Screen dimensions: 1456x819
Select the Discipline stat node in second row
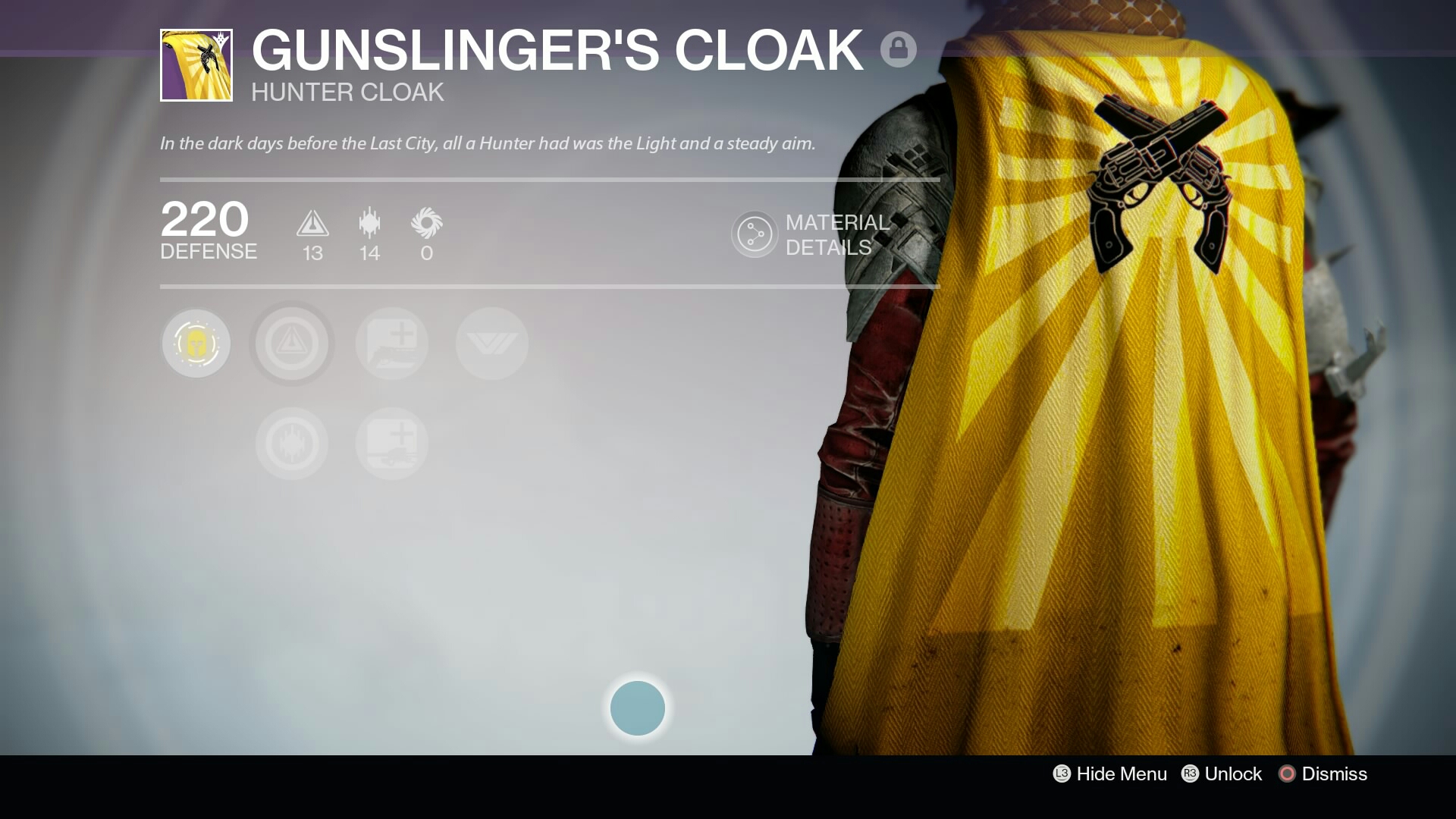tap(291, 444)
